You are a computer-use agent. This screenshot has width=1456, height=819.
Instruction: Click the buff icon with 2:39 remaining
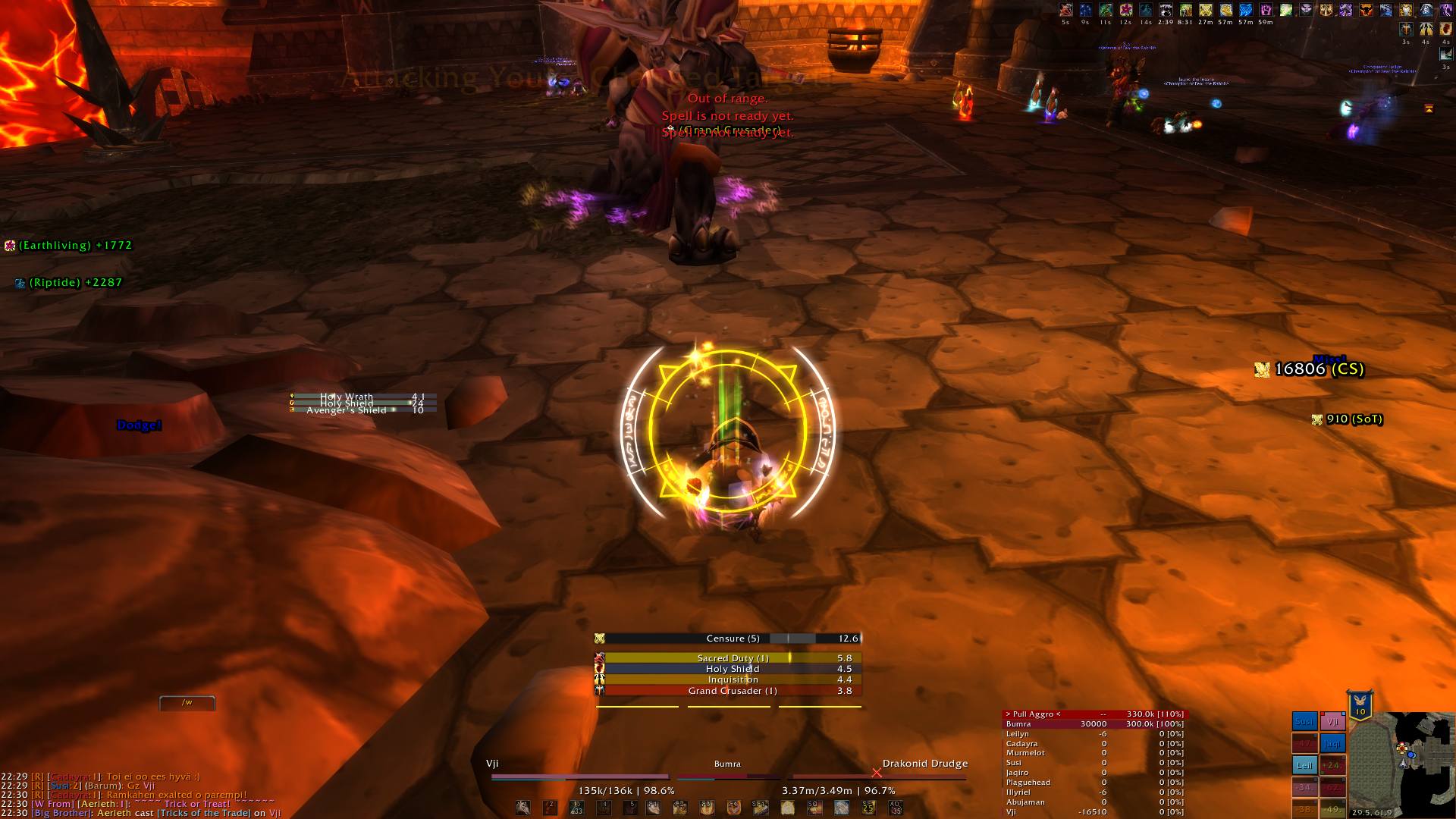1166,10
